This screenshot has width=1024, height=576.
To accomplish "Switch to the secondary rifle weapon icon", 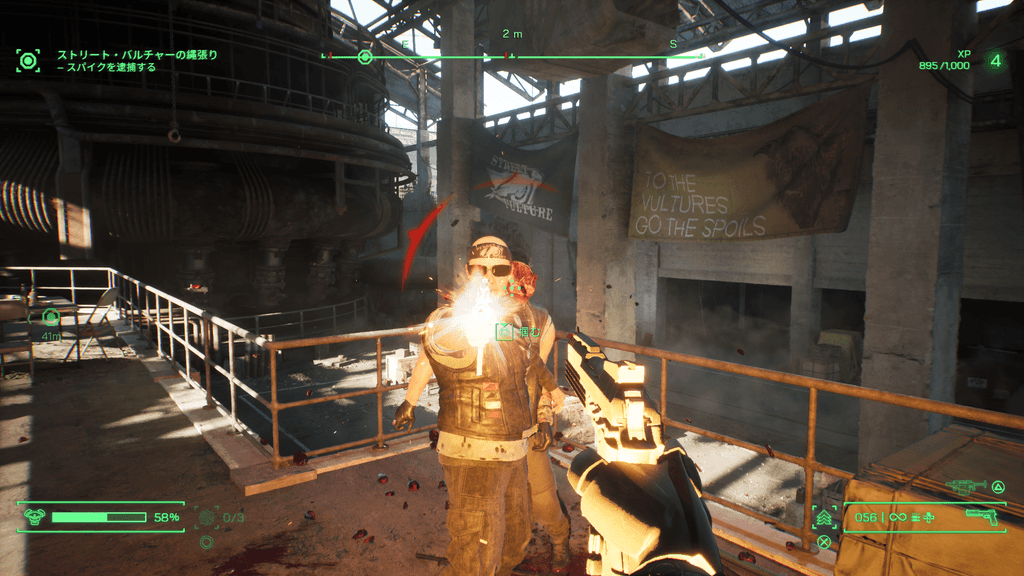I will [965, 487].
